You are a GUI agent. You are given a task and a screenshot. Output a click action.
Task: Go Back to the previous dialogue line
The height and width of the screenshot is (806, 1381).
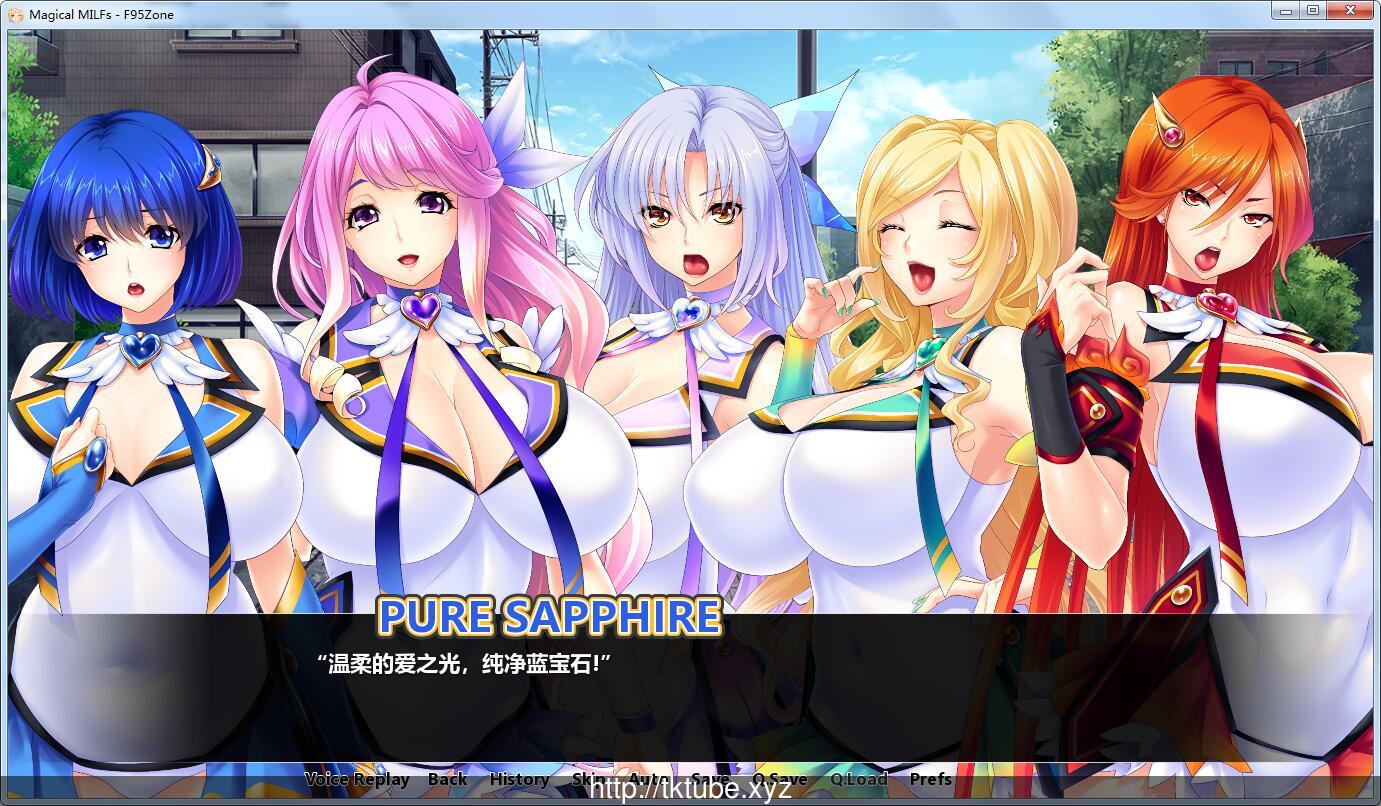pyautogui.click(x=448, y=778)
